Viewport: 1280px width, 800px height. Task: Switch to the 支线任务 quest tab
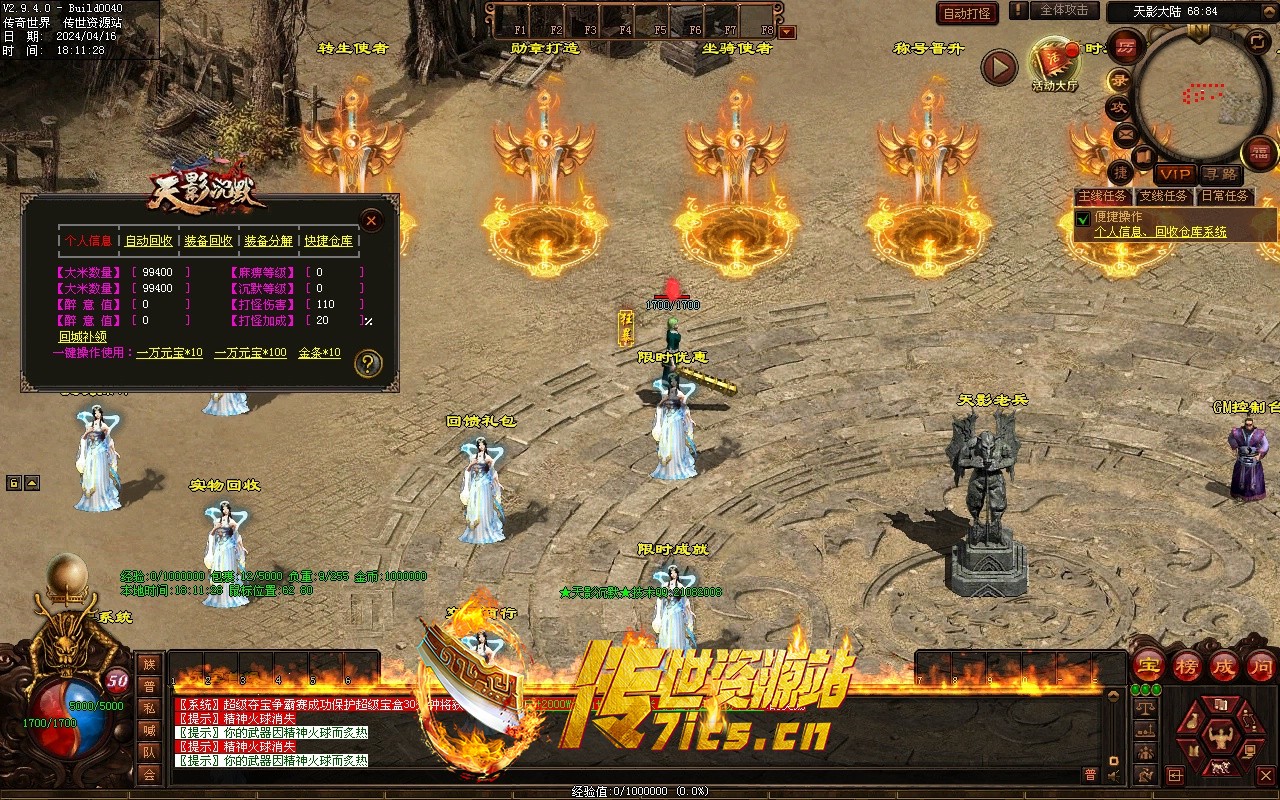1163,196
